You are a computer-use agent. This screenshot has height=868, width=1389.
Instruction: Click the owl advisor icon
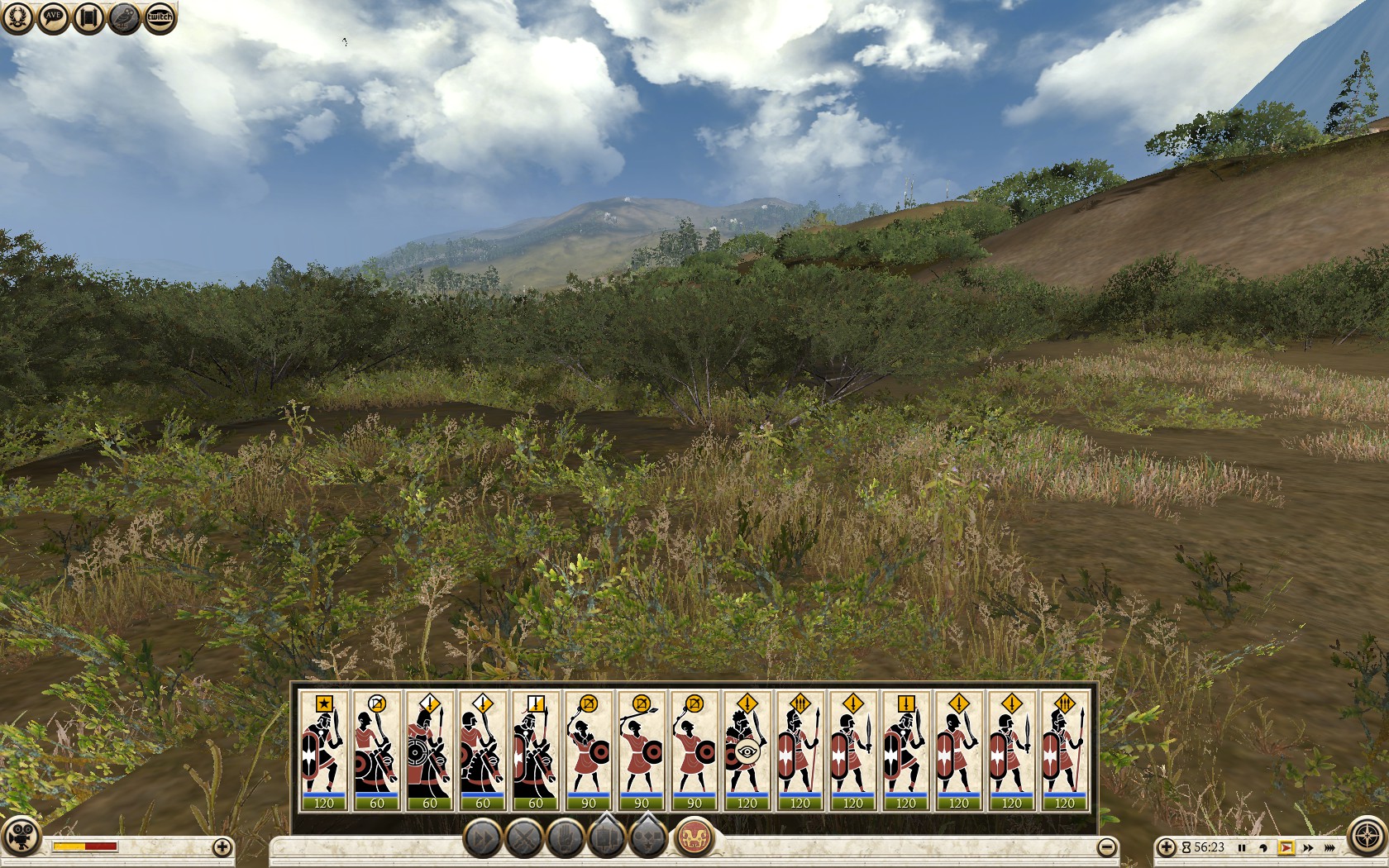125,17
